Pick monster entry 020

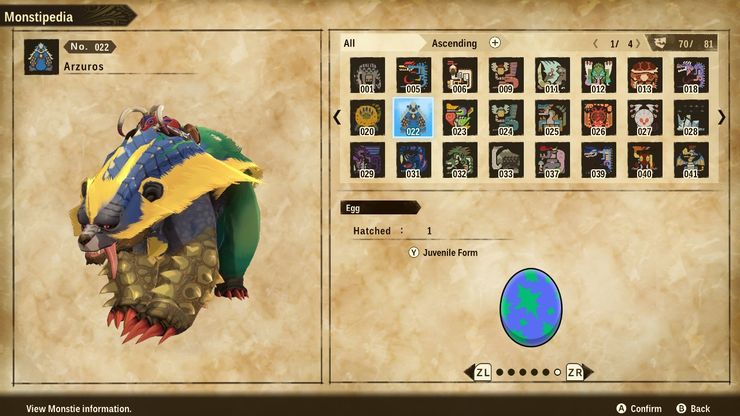(367, 117)
